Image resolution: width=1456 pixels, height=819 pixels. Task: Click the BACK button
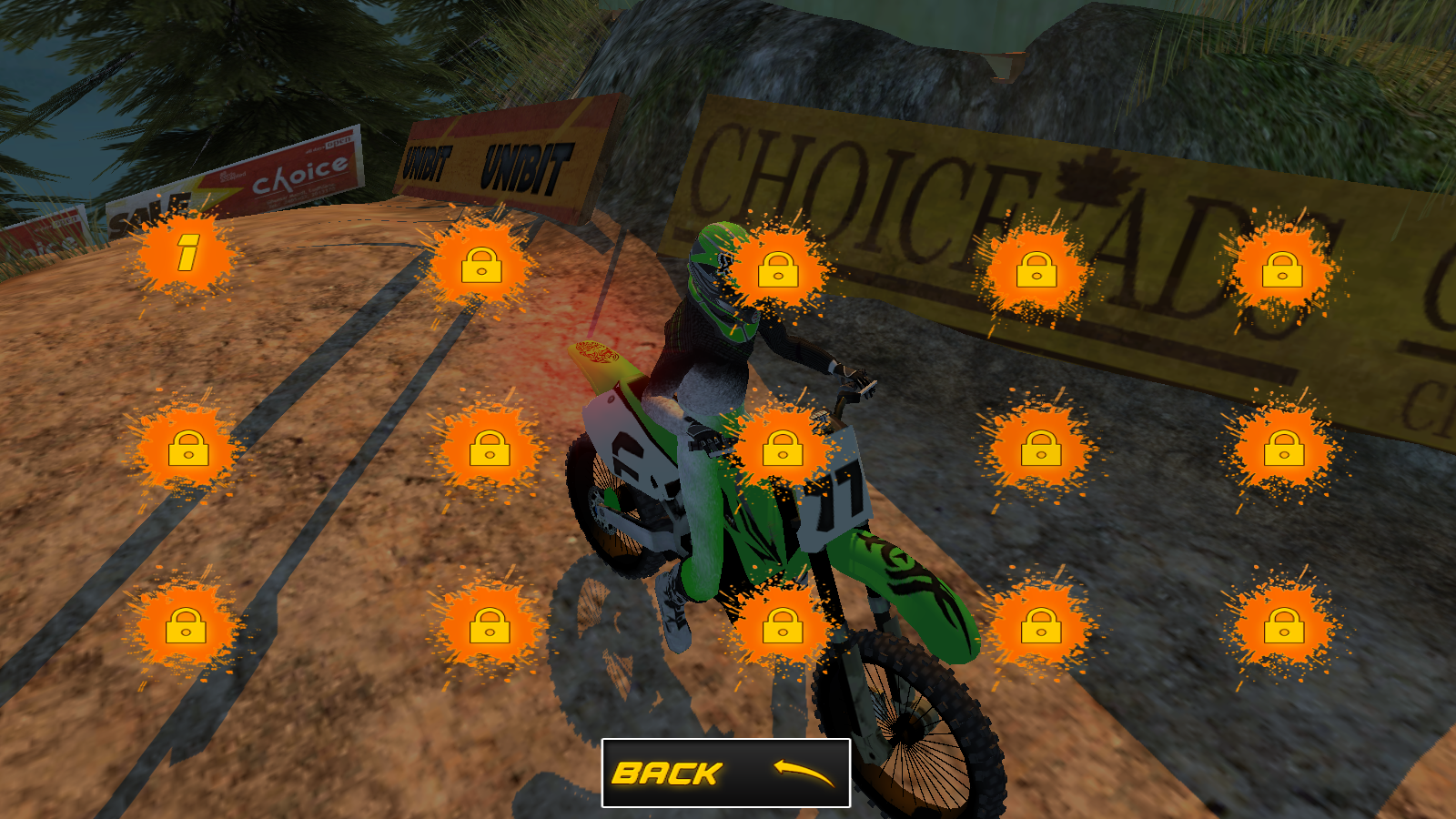(x=725, y=773)
